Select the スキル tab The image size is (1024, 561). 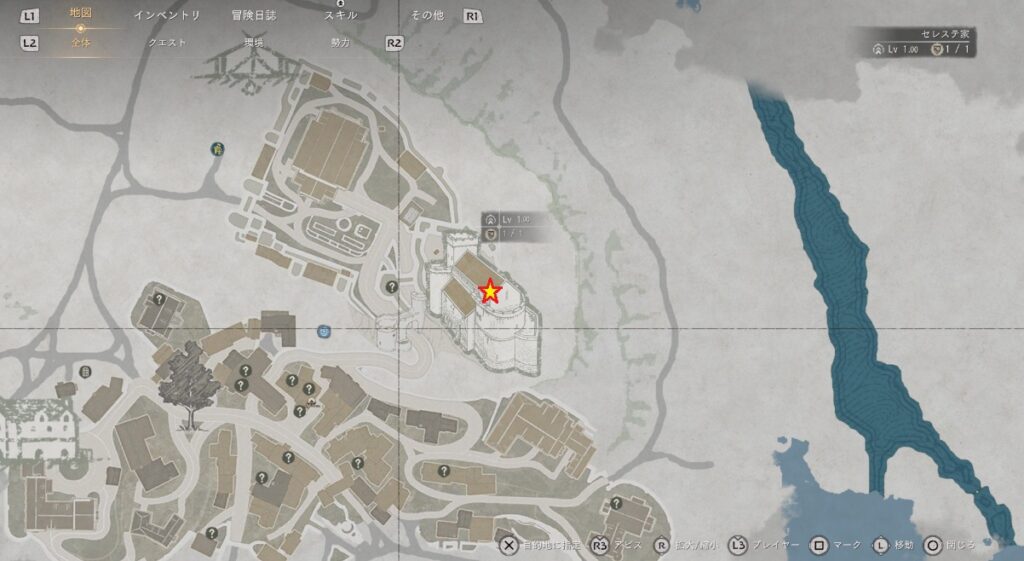coord(340,16)
